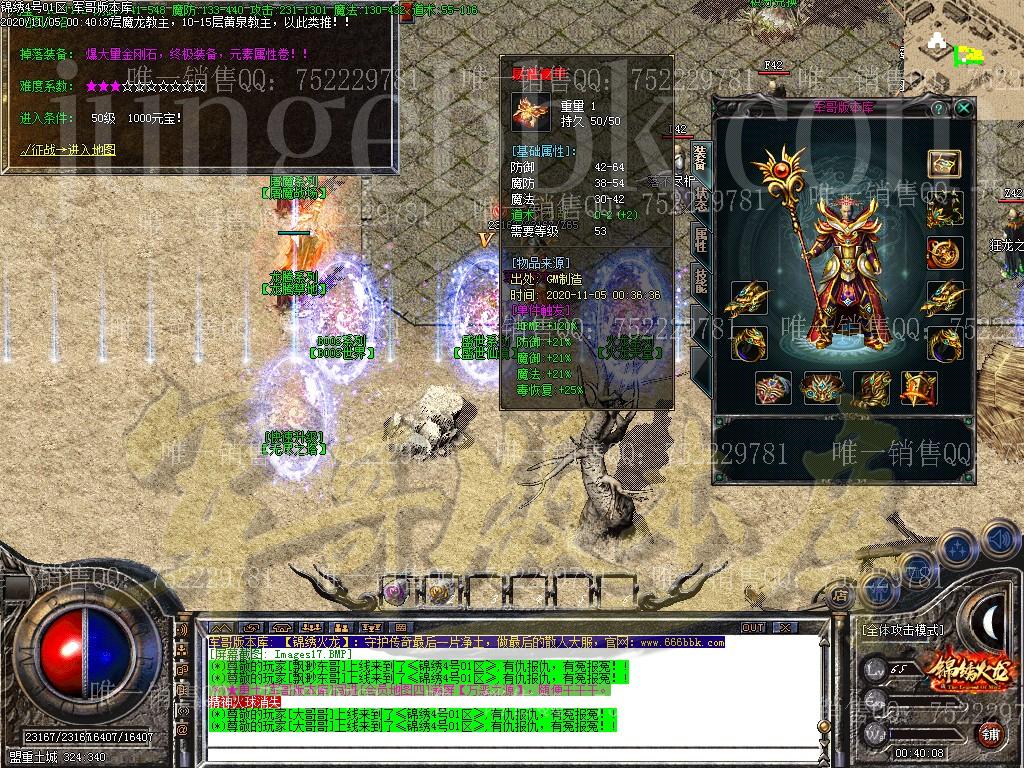Switch to the 装备 equipment tab
The image size is (1024, 768).
[701, 156]
